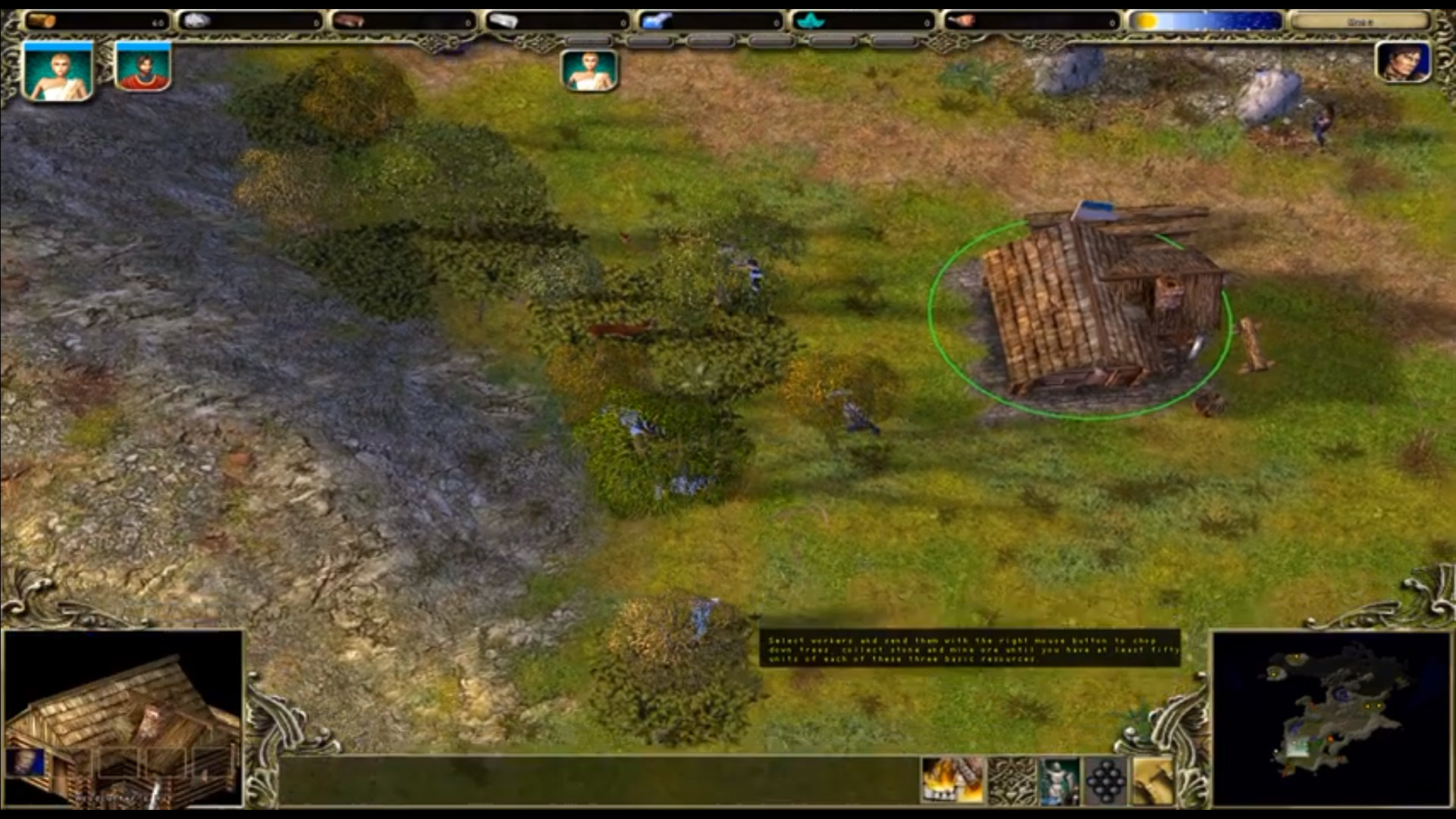Click the day-night cycle indicator
This screenshot has height=819, width=1456.
click(1205, 21)
